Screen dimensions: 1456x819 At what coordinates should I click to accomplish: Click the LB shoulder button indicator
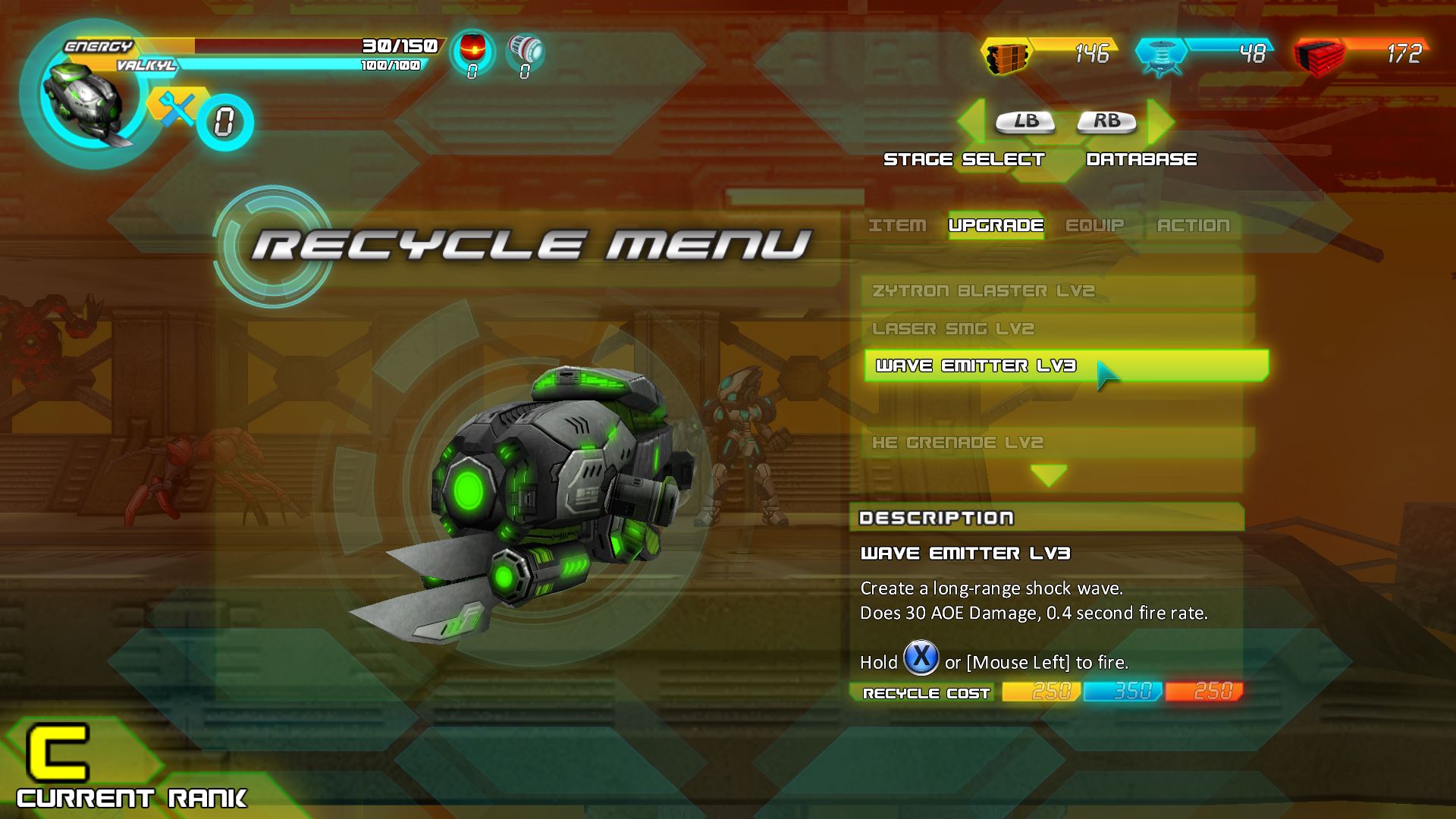click(1025, 121)
